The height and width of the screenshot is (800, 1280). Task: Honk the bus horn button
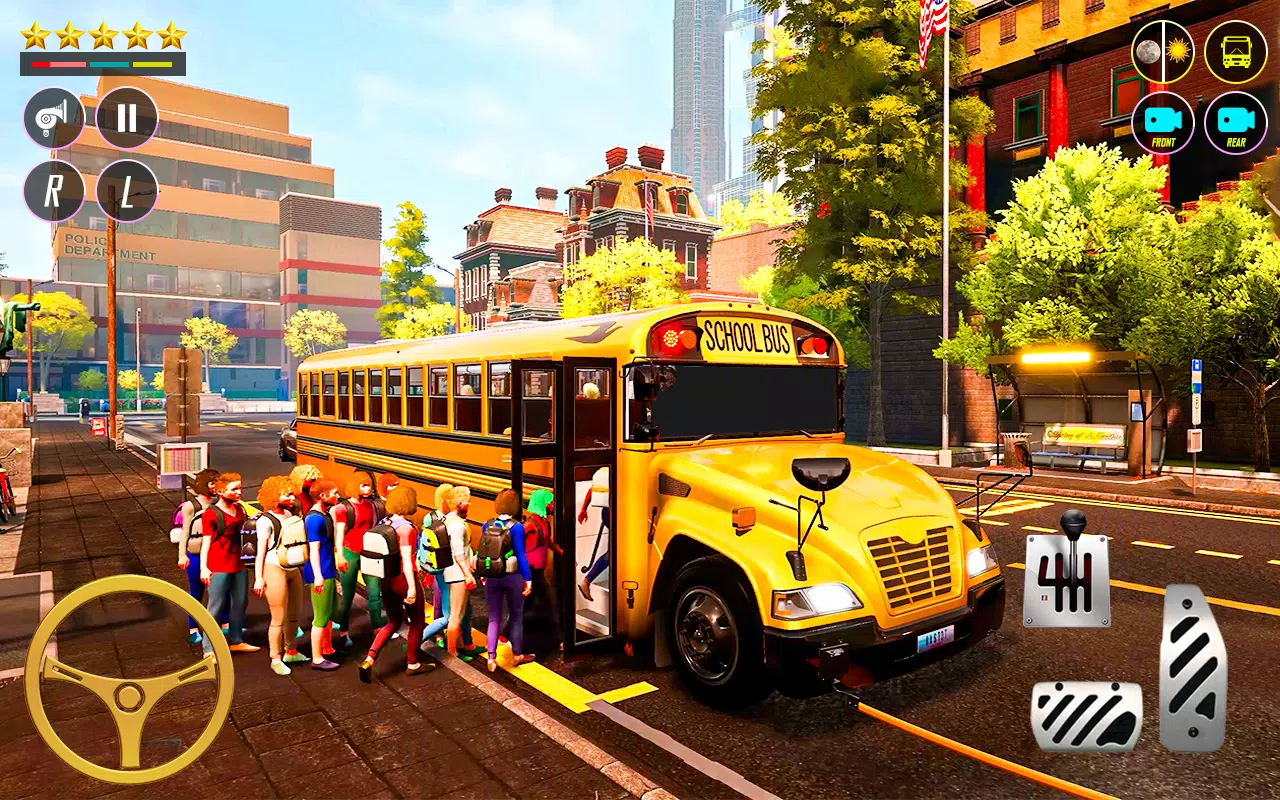click(x=54, y=118)
